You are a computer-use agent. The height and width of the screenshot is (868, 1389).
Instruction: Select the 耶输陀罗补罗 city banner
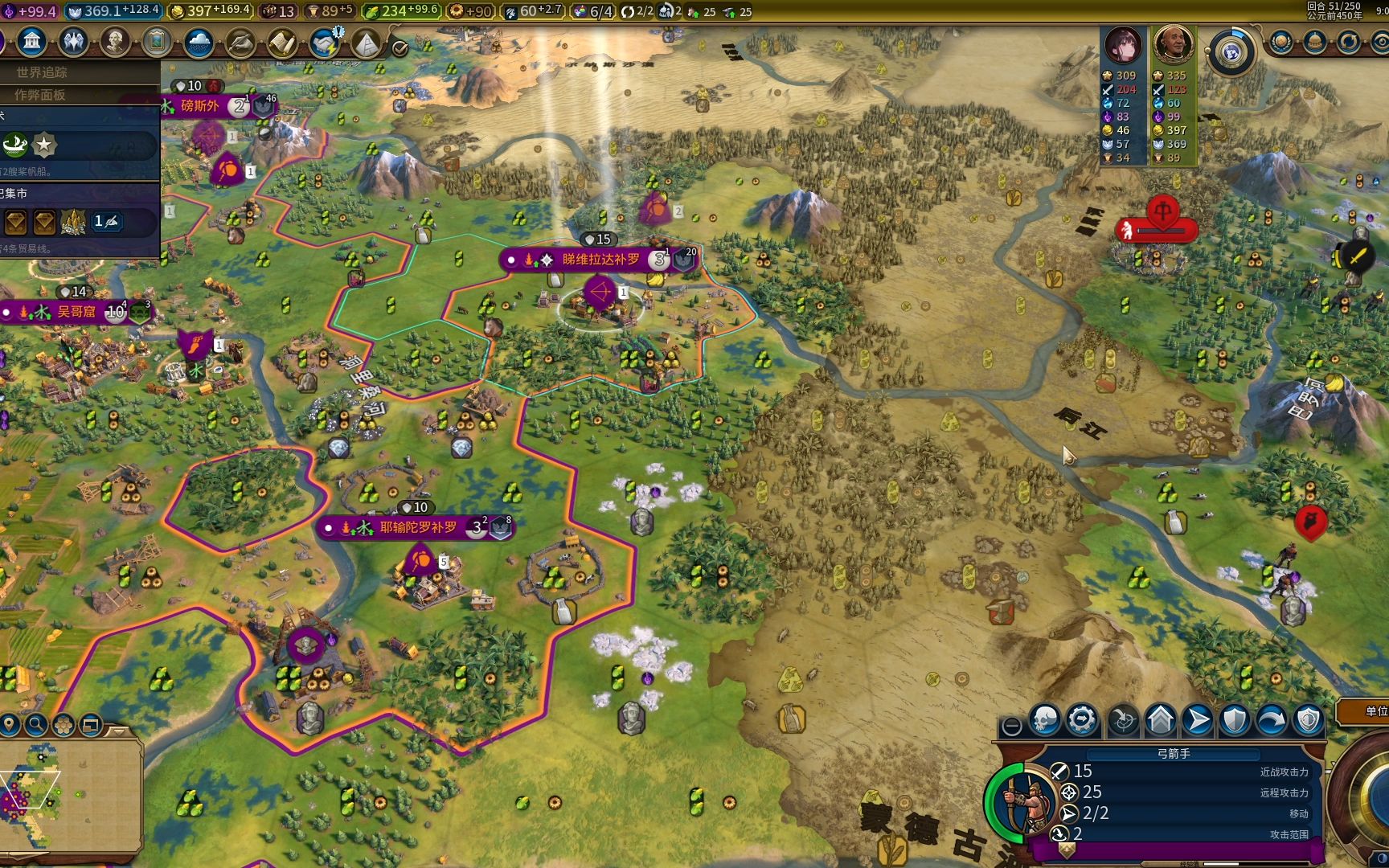417,527
